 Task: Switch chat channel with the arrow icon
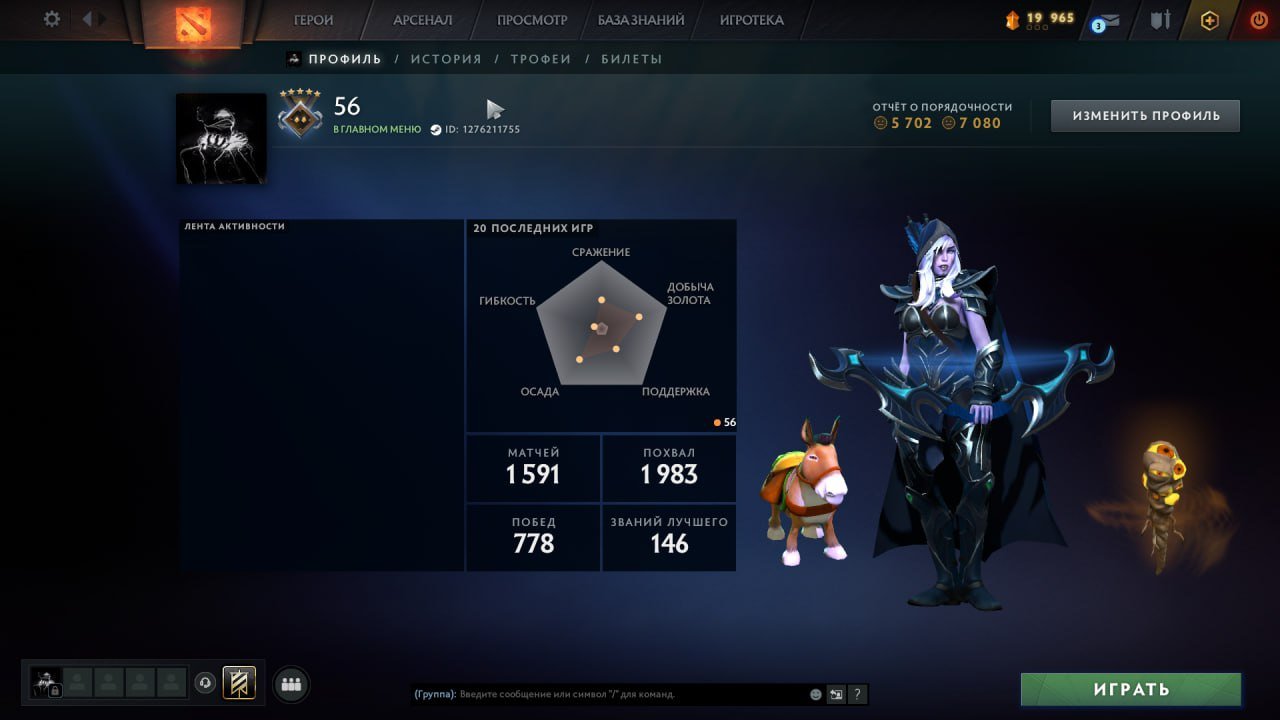pos(833,693)
